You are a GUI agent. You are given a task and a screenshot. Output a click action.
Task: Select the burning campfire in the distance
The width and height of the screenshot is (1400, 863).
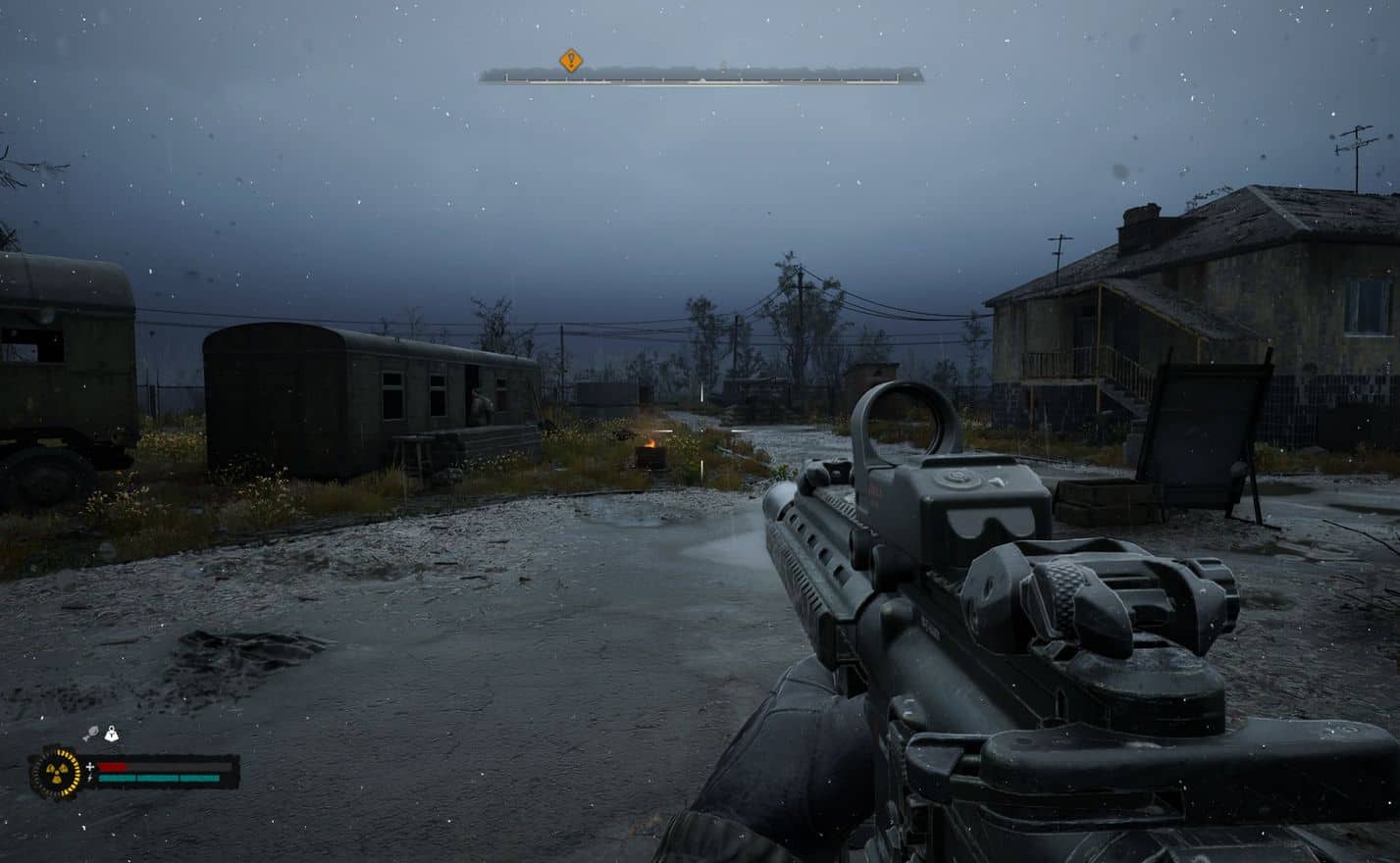[649, 447]
